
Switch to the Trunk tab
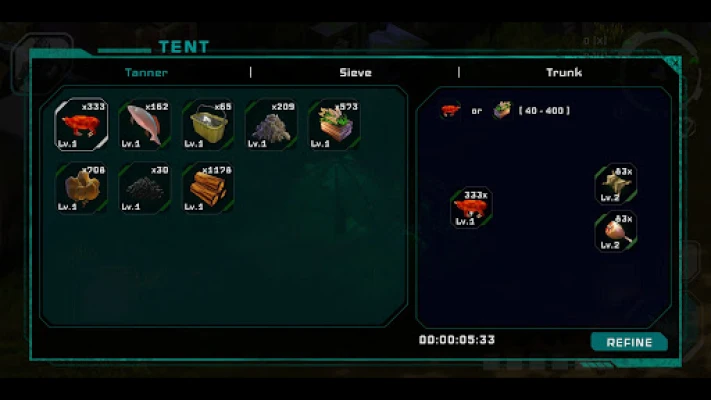coord(563,72)
